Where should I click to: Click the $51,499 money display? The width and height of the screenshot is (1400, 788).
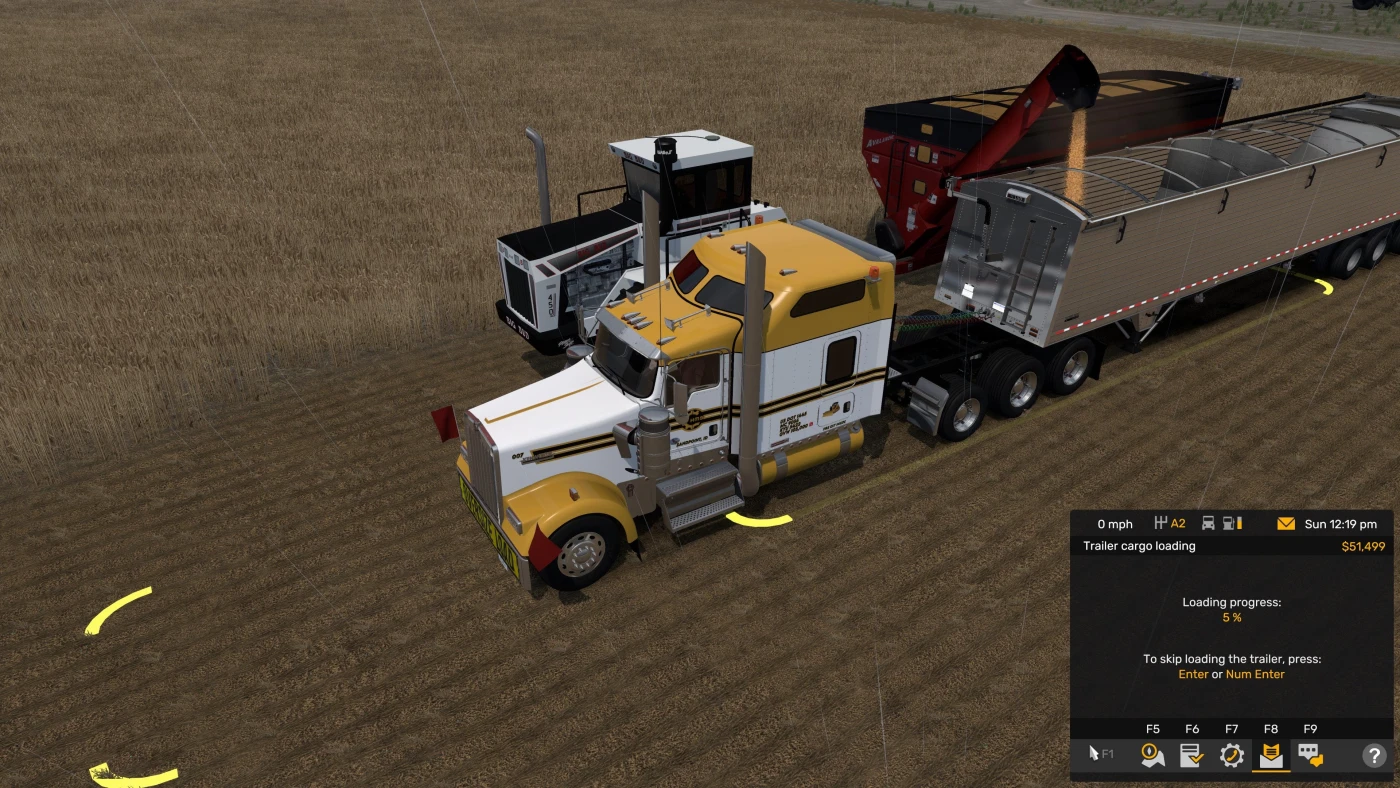(1364, 546)
